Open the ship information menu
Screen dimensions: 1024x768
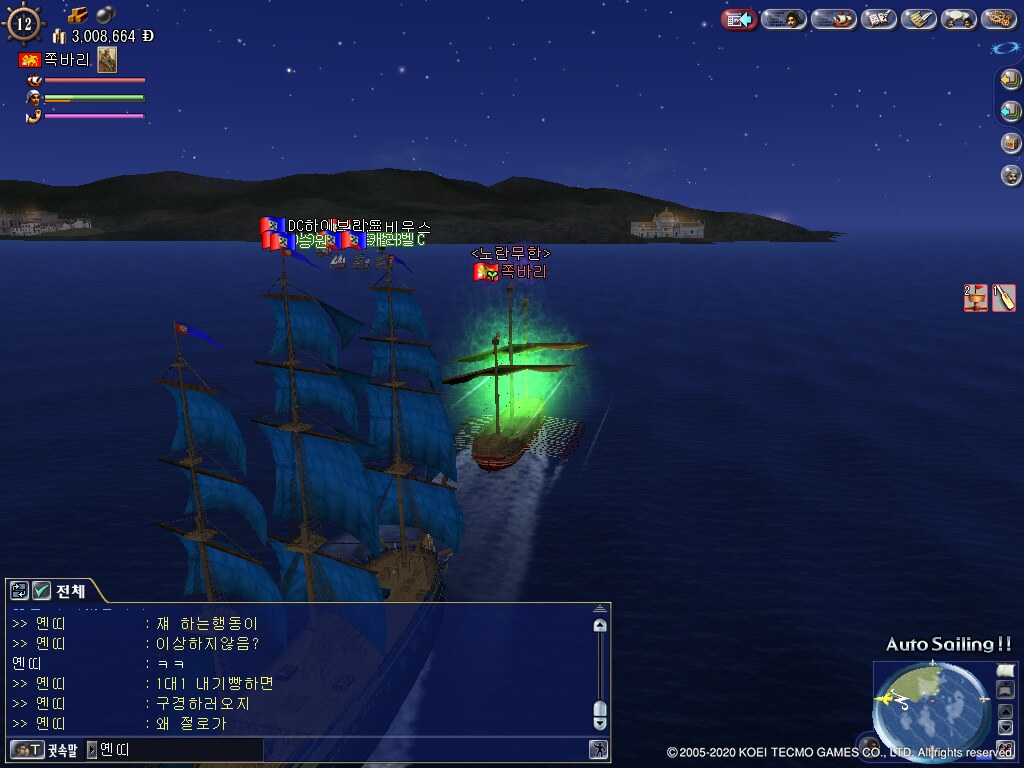click(x=833, y=19)
